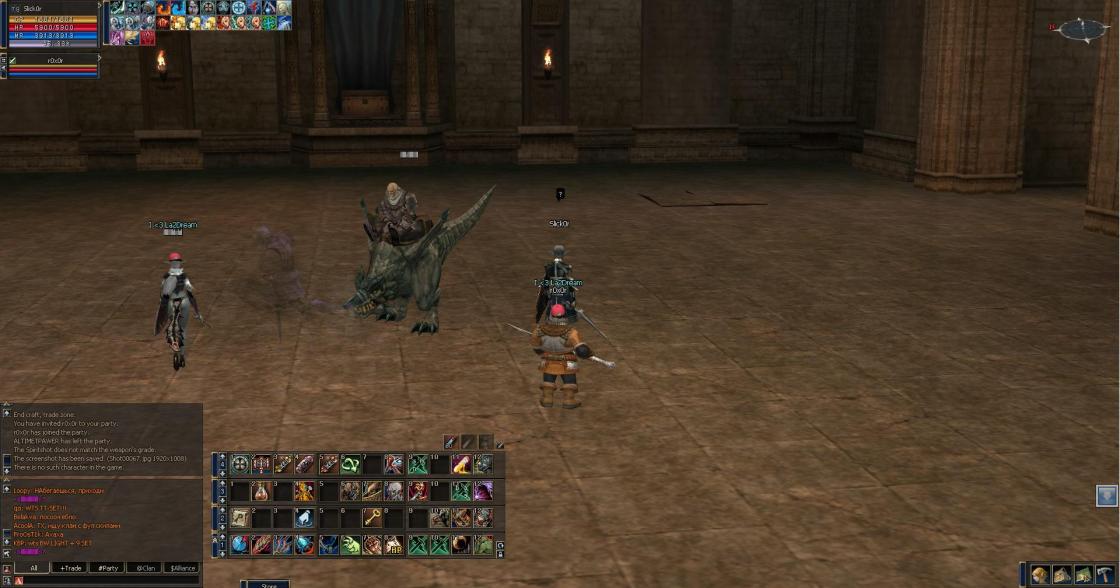
Task: Activate the purple glow skill in row 3
Action: [x=483, y=491]
